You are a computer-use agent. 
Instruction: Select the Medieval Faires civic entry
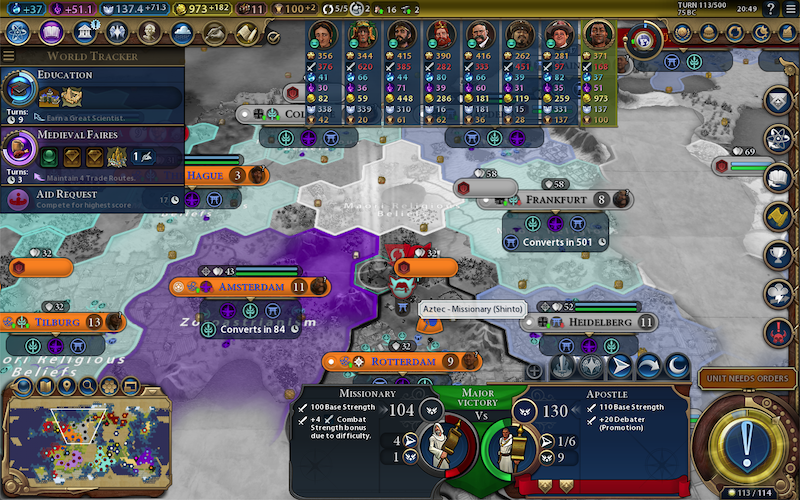92,151
